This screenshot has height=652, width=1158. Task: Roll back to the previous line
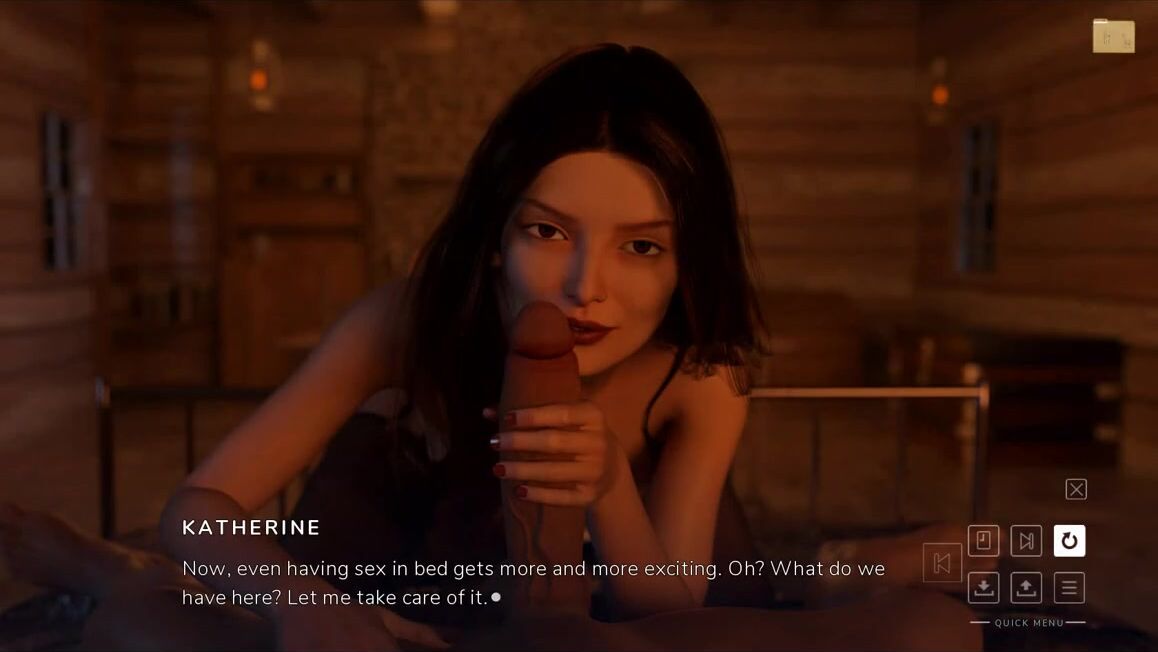tap(942, 563)
